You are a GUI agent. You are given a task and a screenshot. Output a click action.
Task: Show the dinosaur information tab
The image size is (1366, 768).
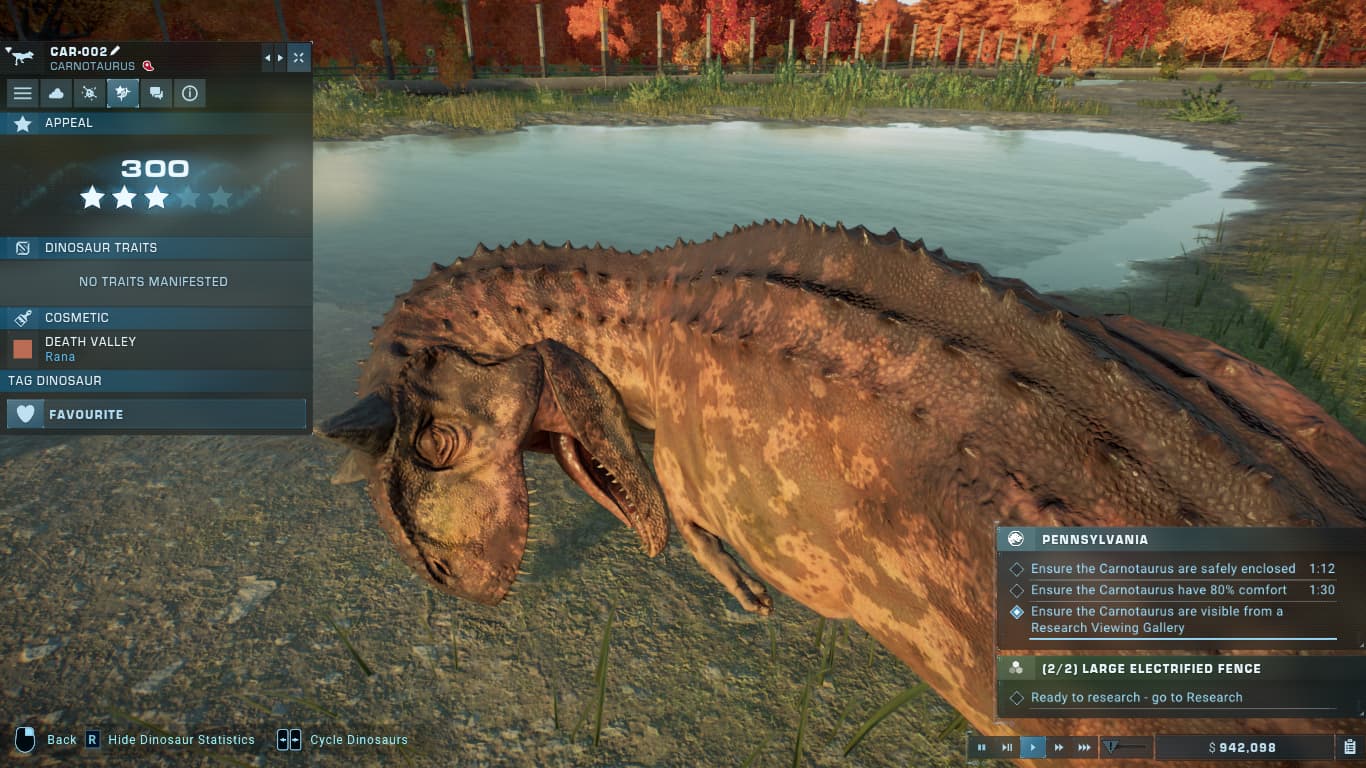(x=189, y=93)
